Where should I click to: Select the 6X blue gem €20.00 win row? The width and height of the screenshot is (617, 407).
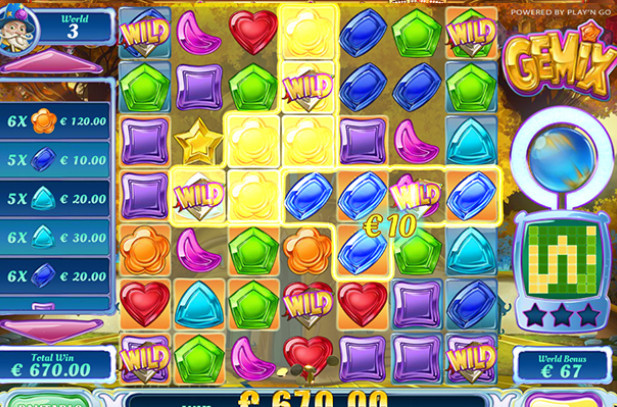pos(55,275)
